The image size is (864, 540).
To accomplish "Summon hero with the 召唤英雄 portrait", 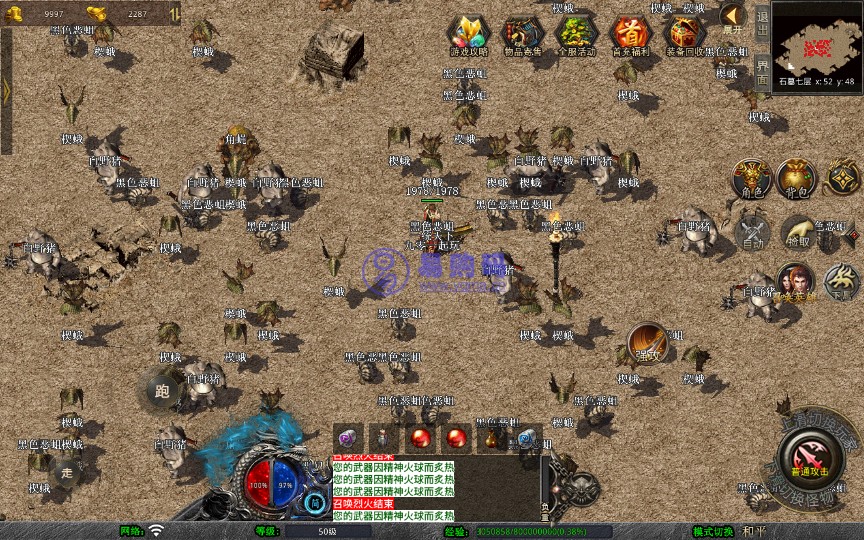I will point(795,282).
